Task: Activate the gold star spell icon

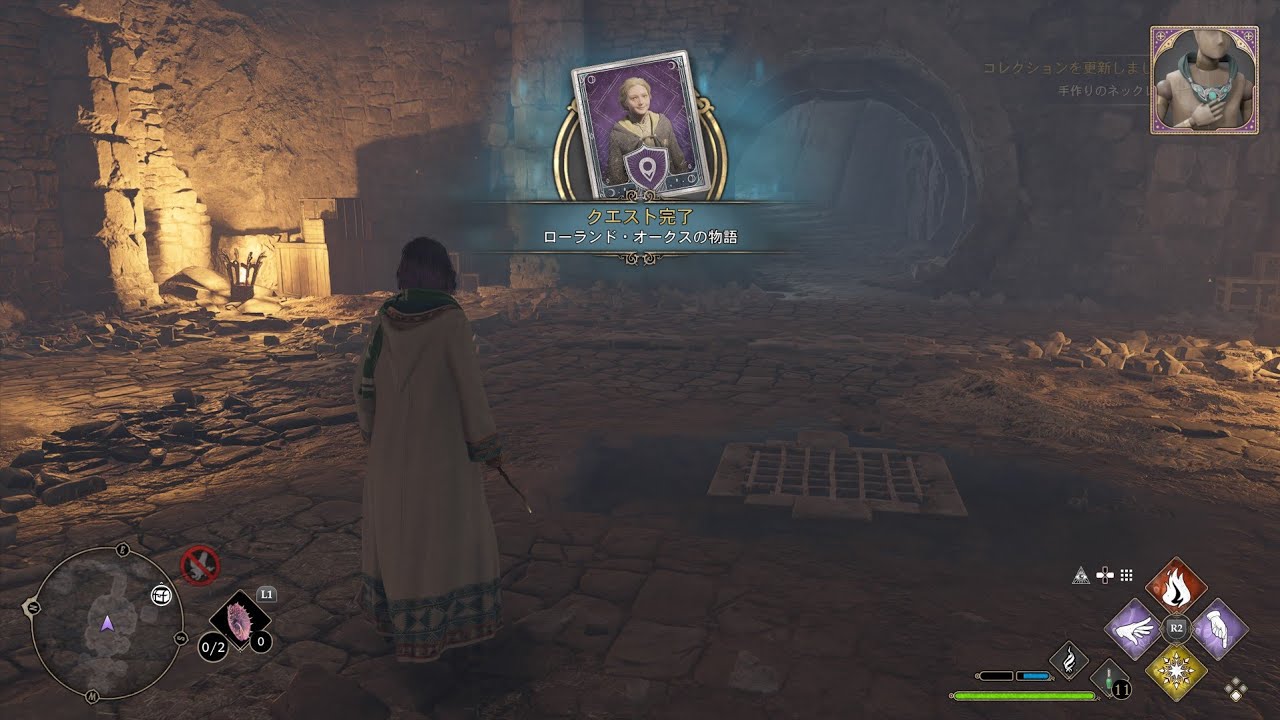Action: point(1178,671)
